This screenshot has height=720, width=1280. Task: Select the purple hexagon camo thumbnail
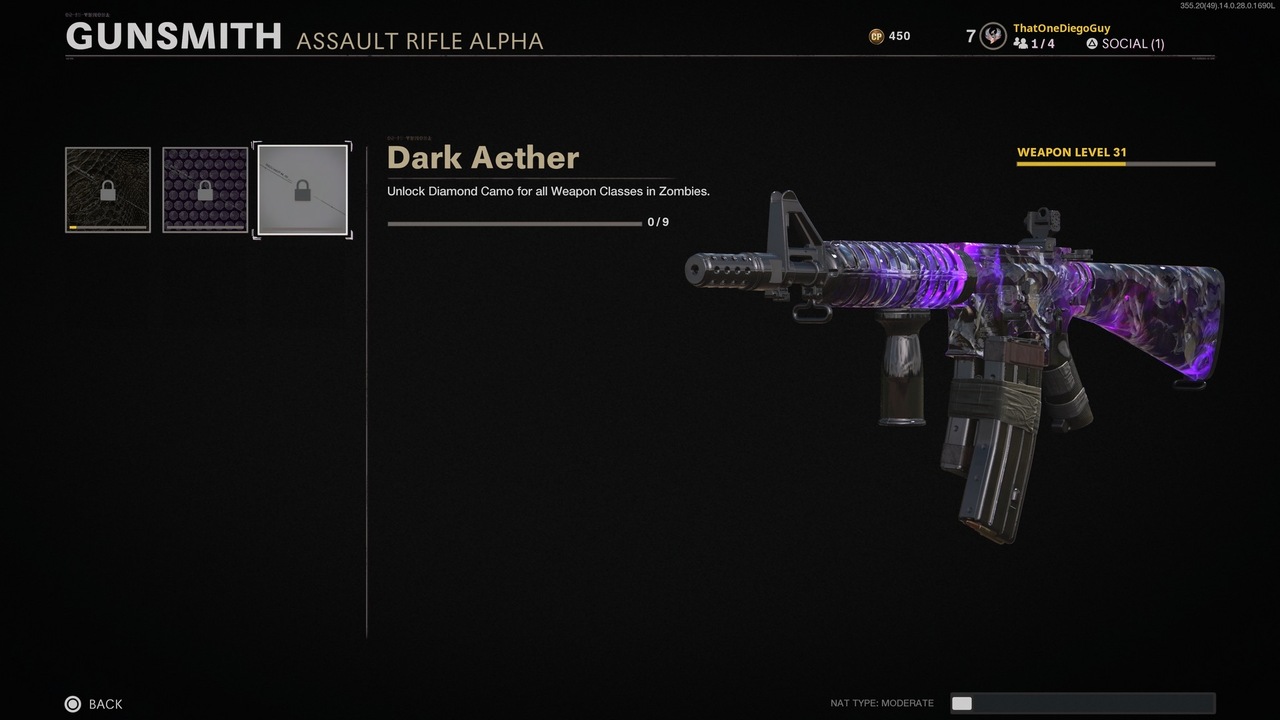(x=205, y=190)
